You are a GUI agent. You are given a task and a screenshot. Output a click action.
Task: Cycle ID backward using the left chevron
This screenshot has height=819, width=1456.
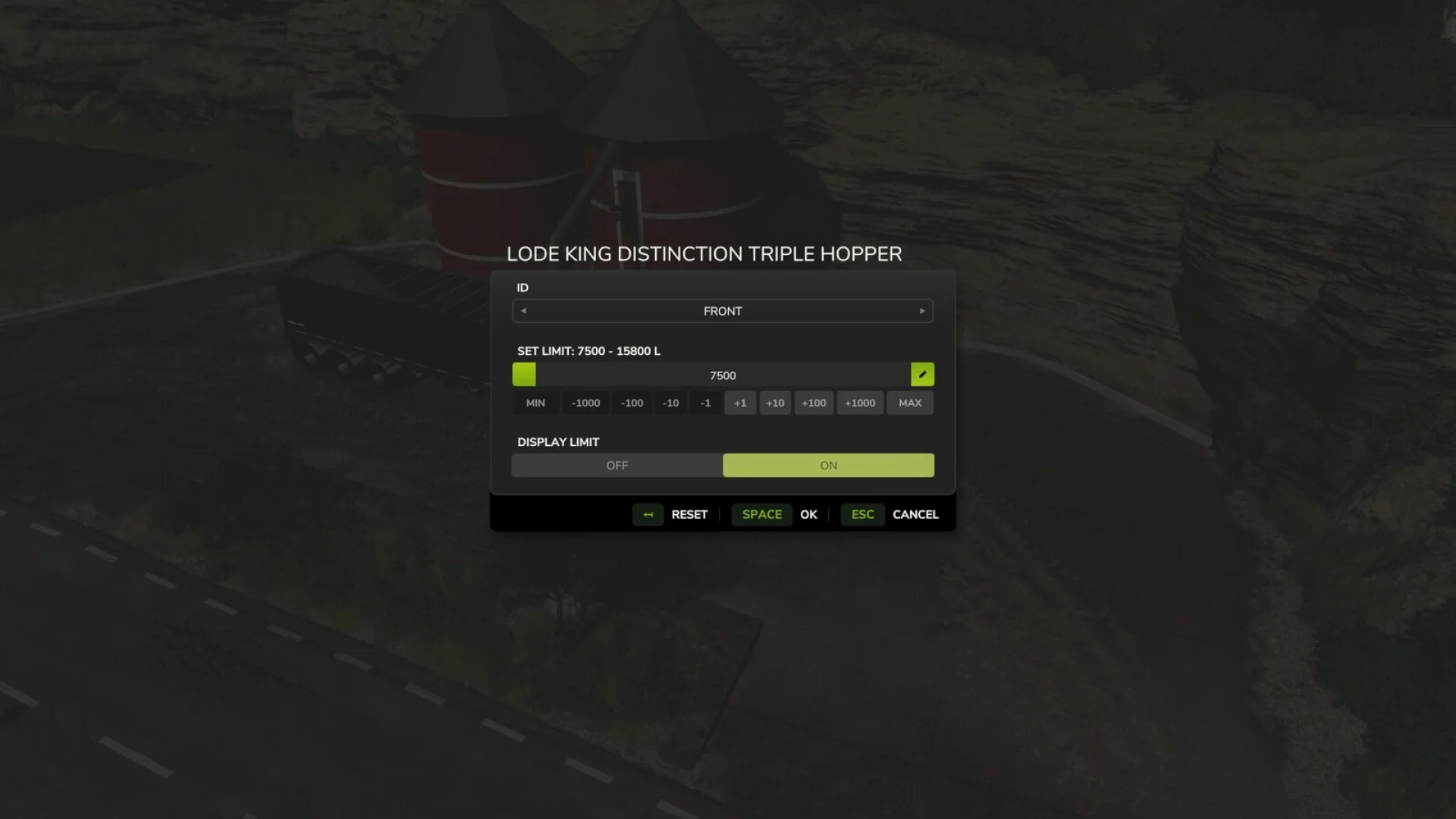(522, 311)
